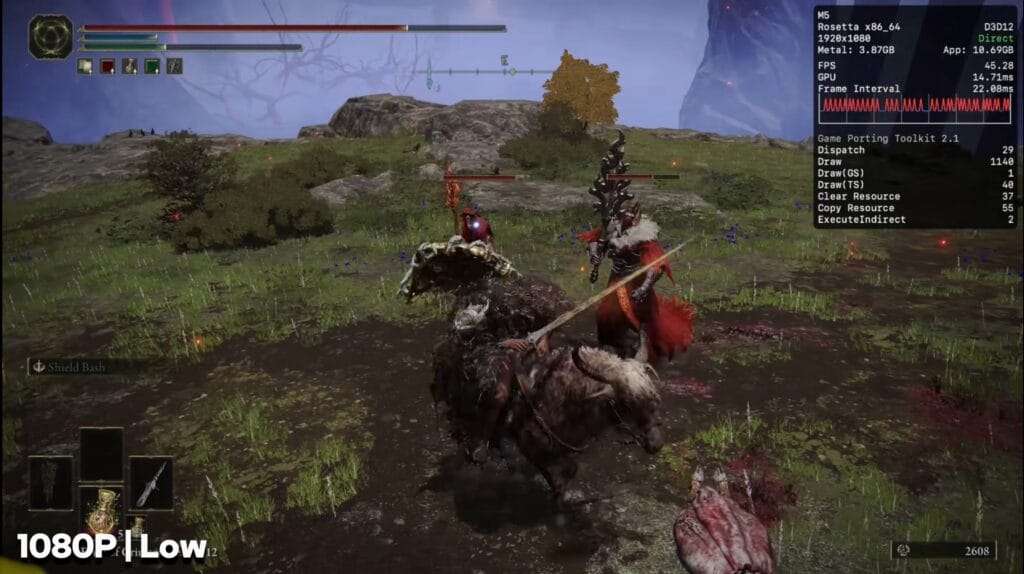Screen dimensions: 1024x574
Task: Select the right-hand sword equipment slot
Action: 151,483
